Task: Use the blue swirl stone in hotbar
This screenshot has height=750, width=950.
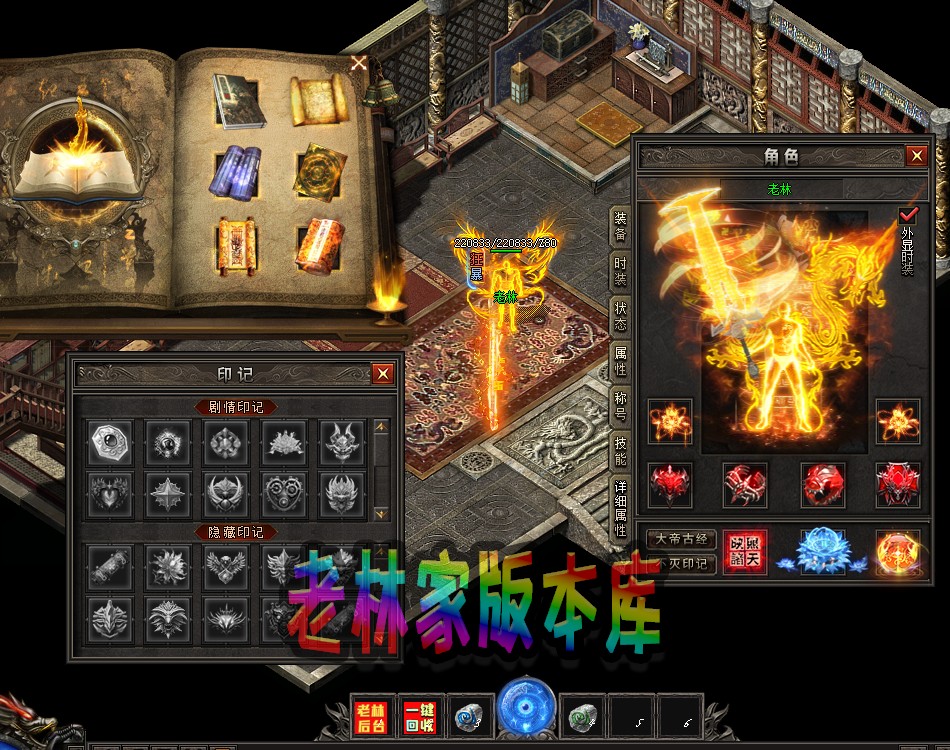Action: (469, 716)
